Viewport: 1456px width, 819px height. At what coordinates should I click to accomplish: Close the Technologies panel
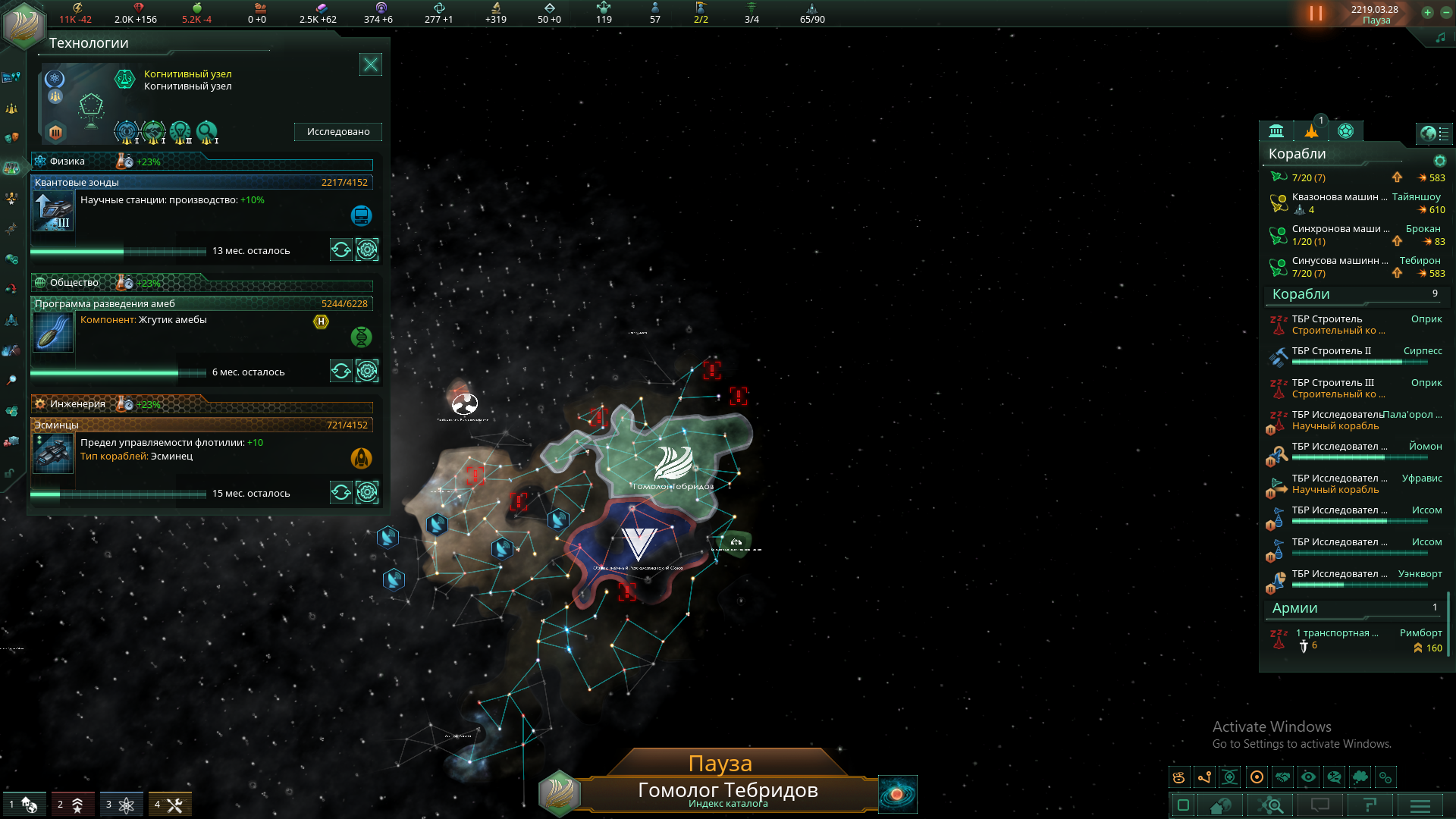coord(370,64)
